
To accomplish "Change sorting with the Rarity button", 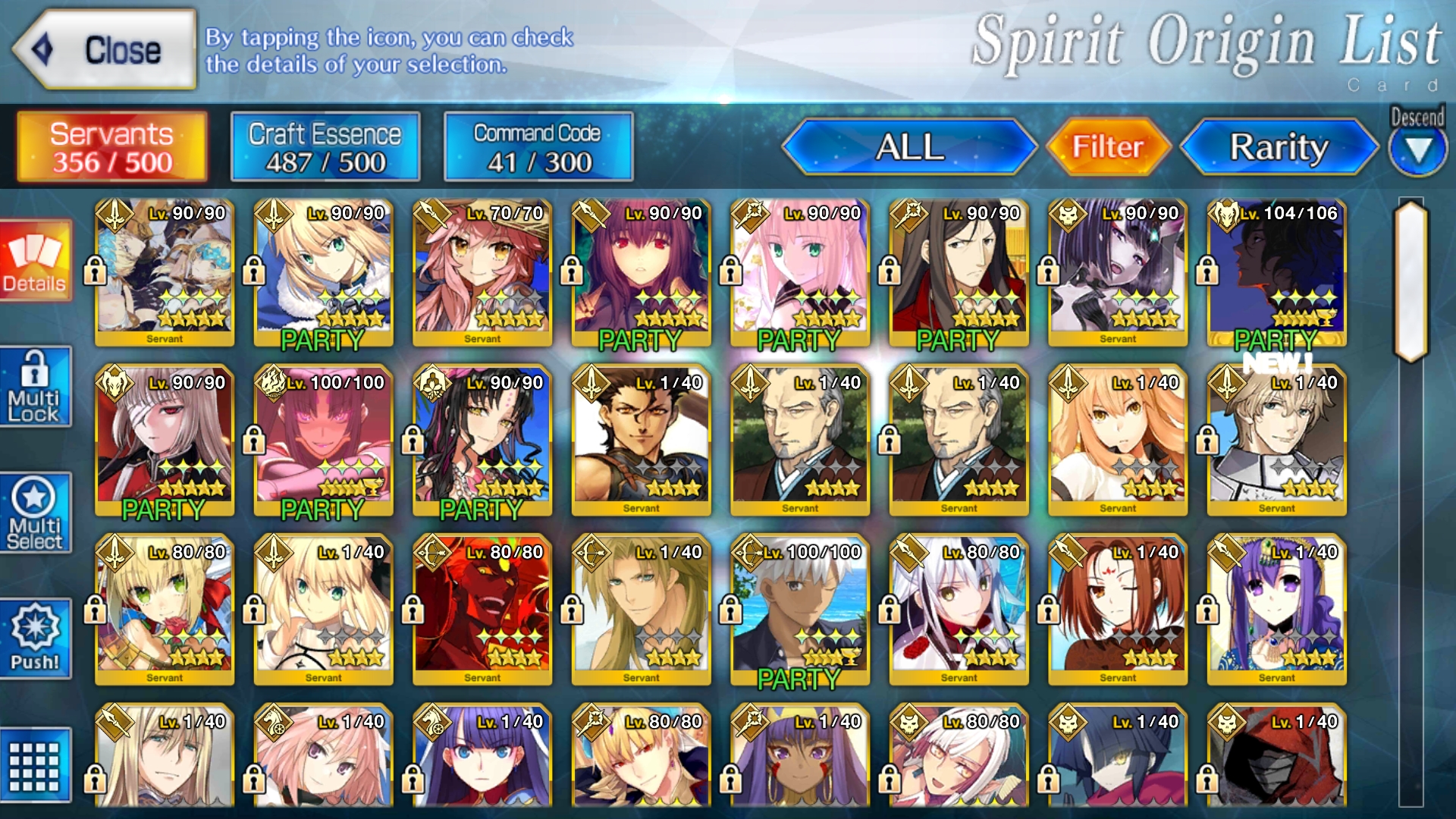I will coord(1279,147).
